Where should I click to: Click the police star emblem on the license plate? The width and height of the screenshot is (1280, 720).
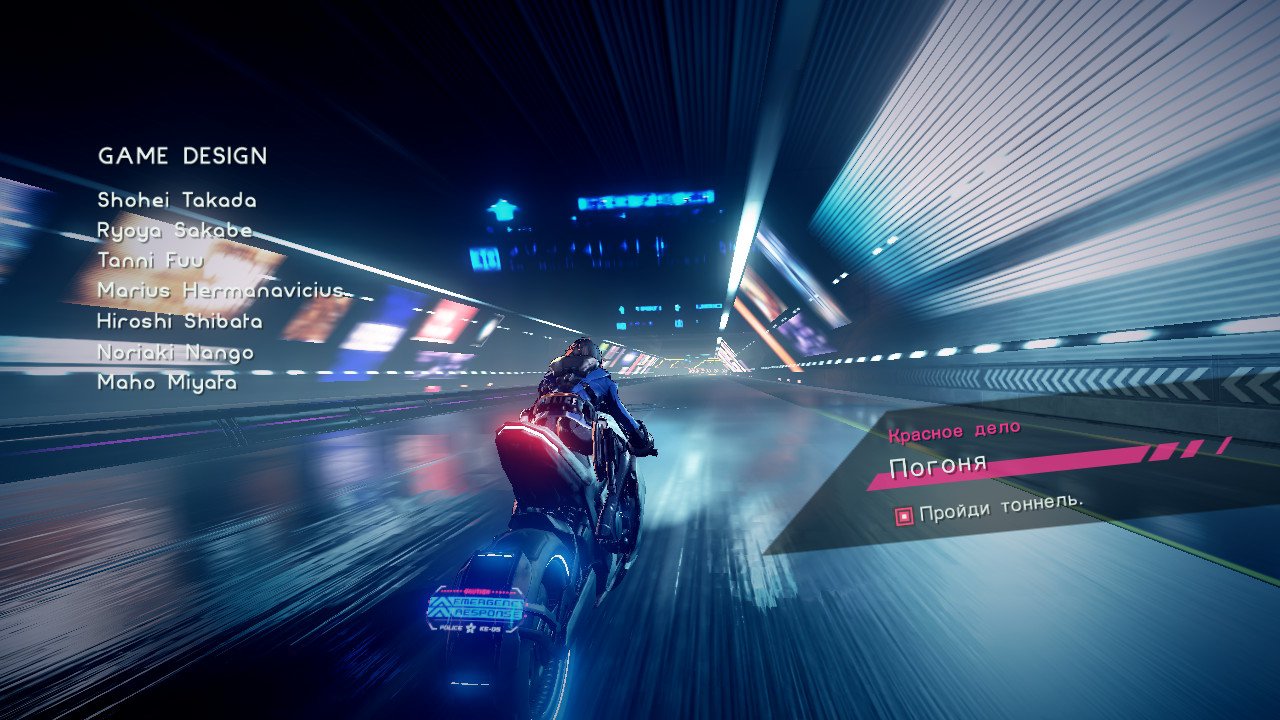pos(471,629)
